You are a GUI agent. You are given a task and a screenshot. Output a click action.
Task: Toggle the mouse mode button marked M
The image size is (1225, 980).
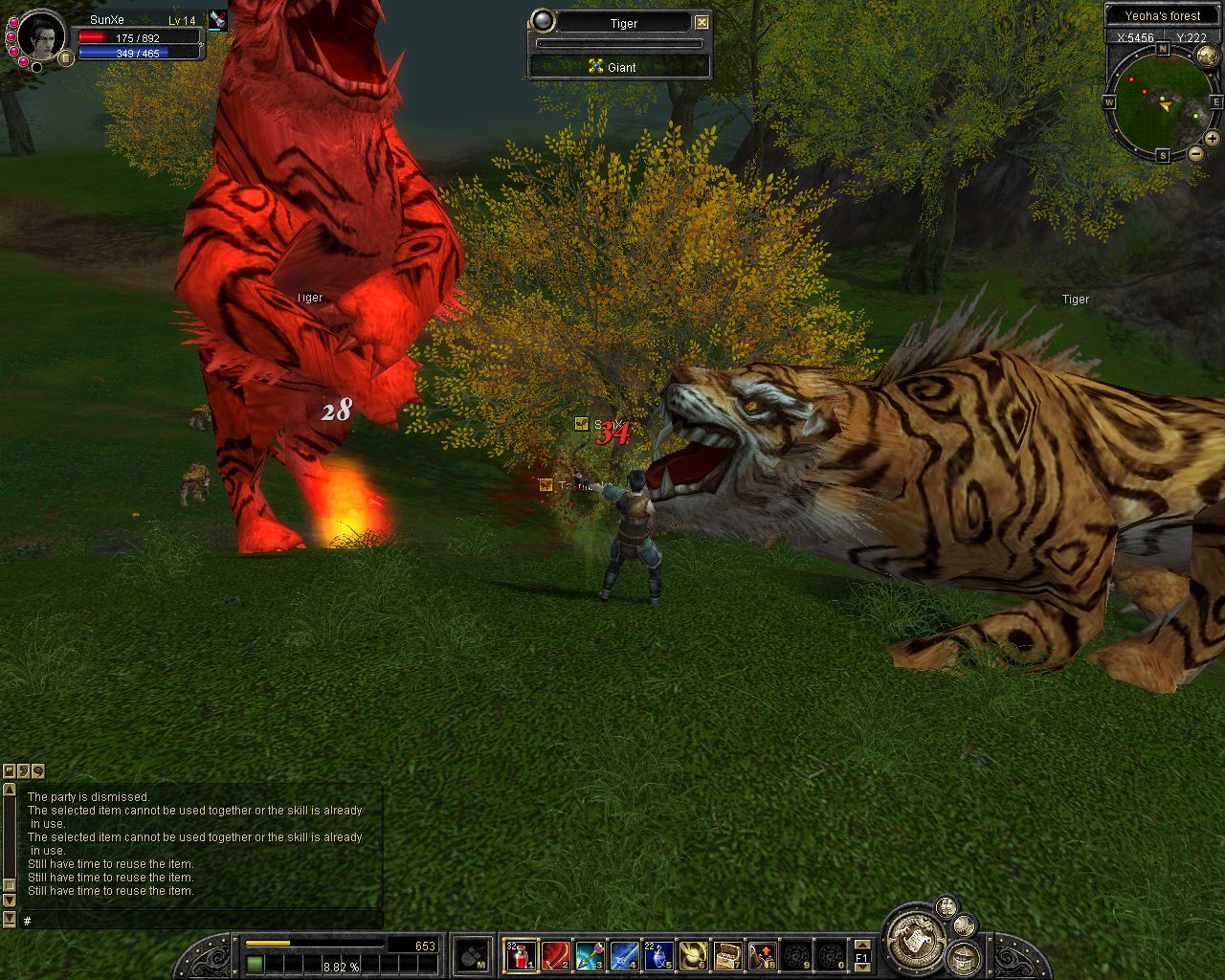pos(474,955)
